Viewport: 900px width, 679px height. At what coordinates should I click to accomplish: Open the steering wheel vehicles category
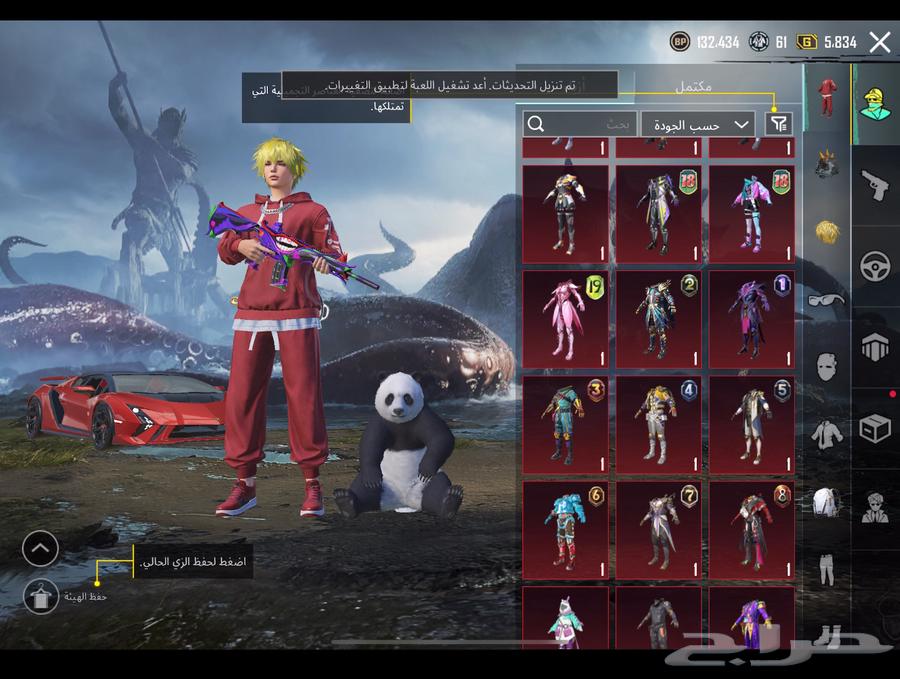pos(875,266)
